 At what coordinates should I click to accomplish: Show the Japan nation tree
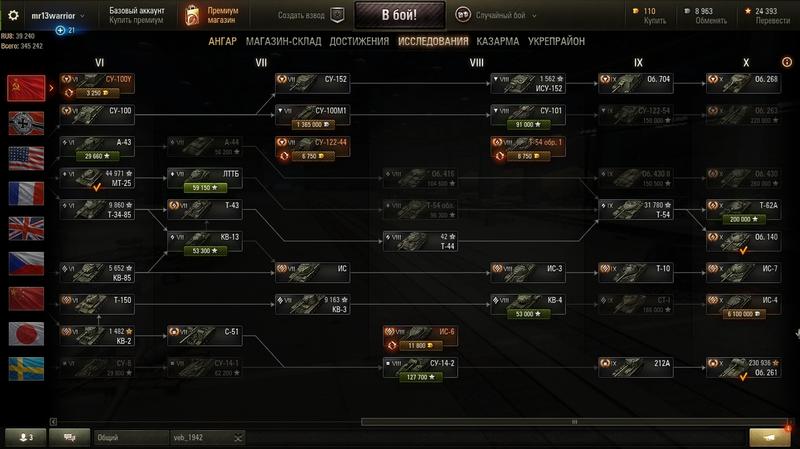21,334
